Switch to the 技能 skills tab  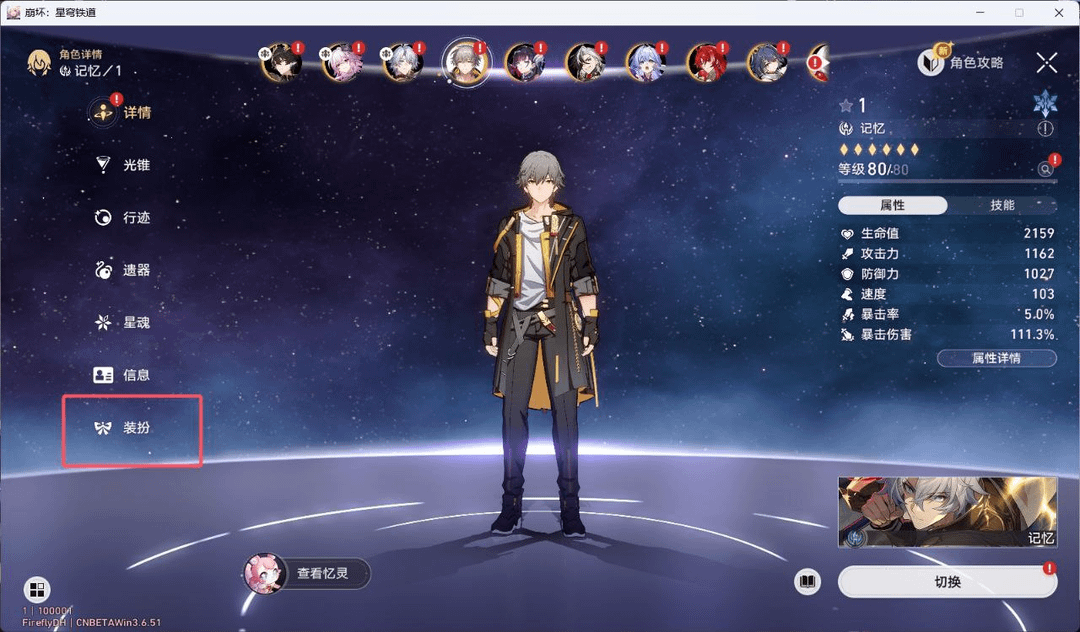pyautogui.click(x=1002, y=205)
